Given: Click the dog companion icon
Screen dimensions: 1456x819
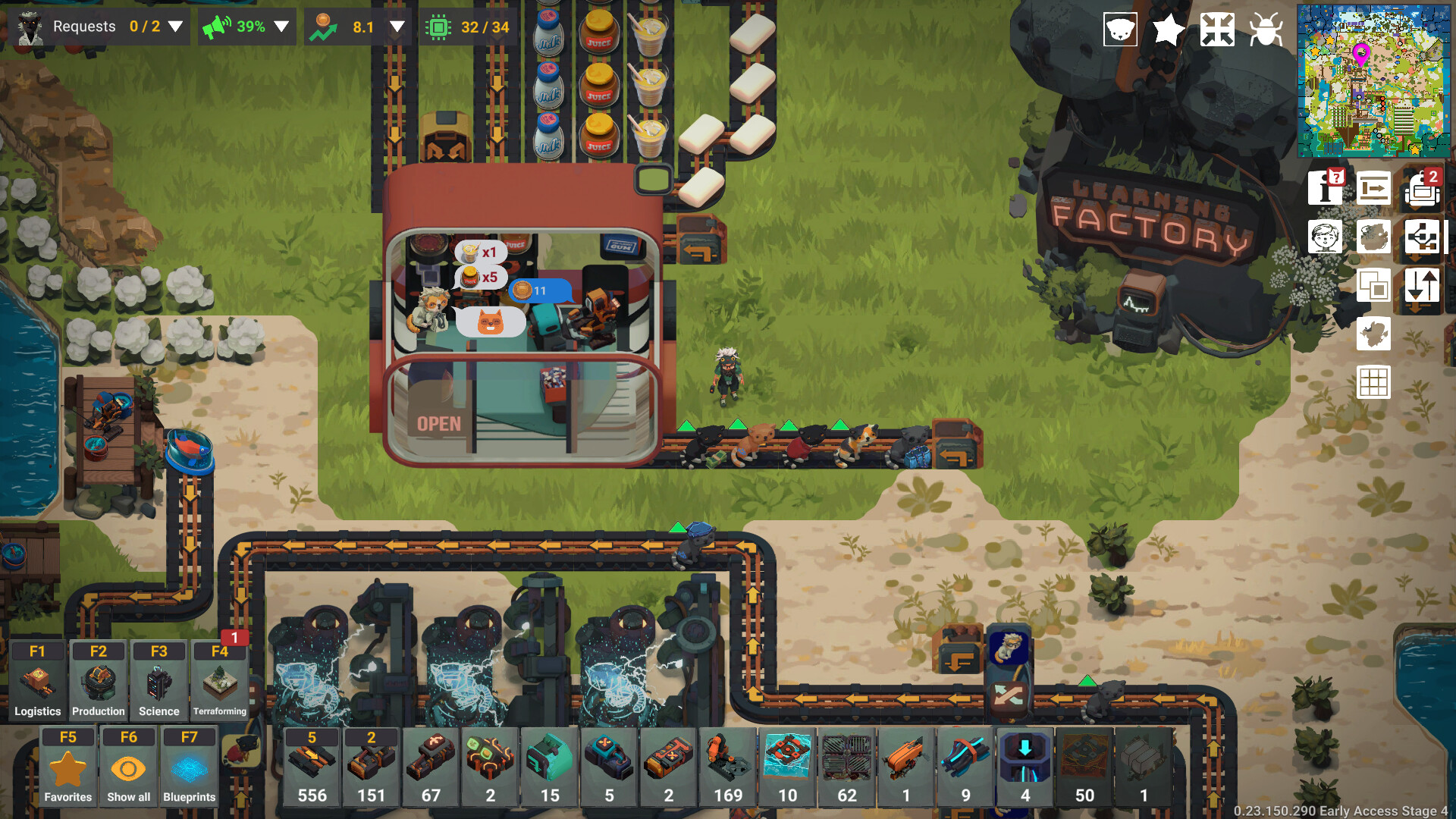Looking at the screenshot, I should click(1119, 30).
